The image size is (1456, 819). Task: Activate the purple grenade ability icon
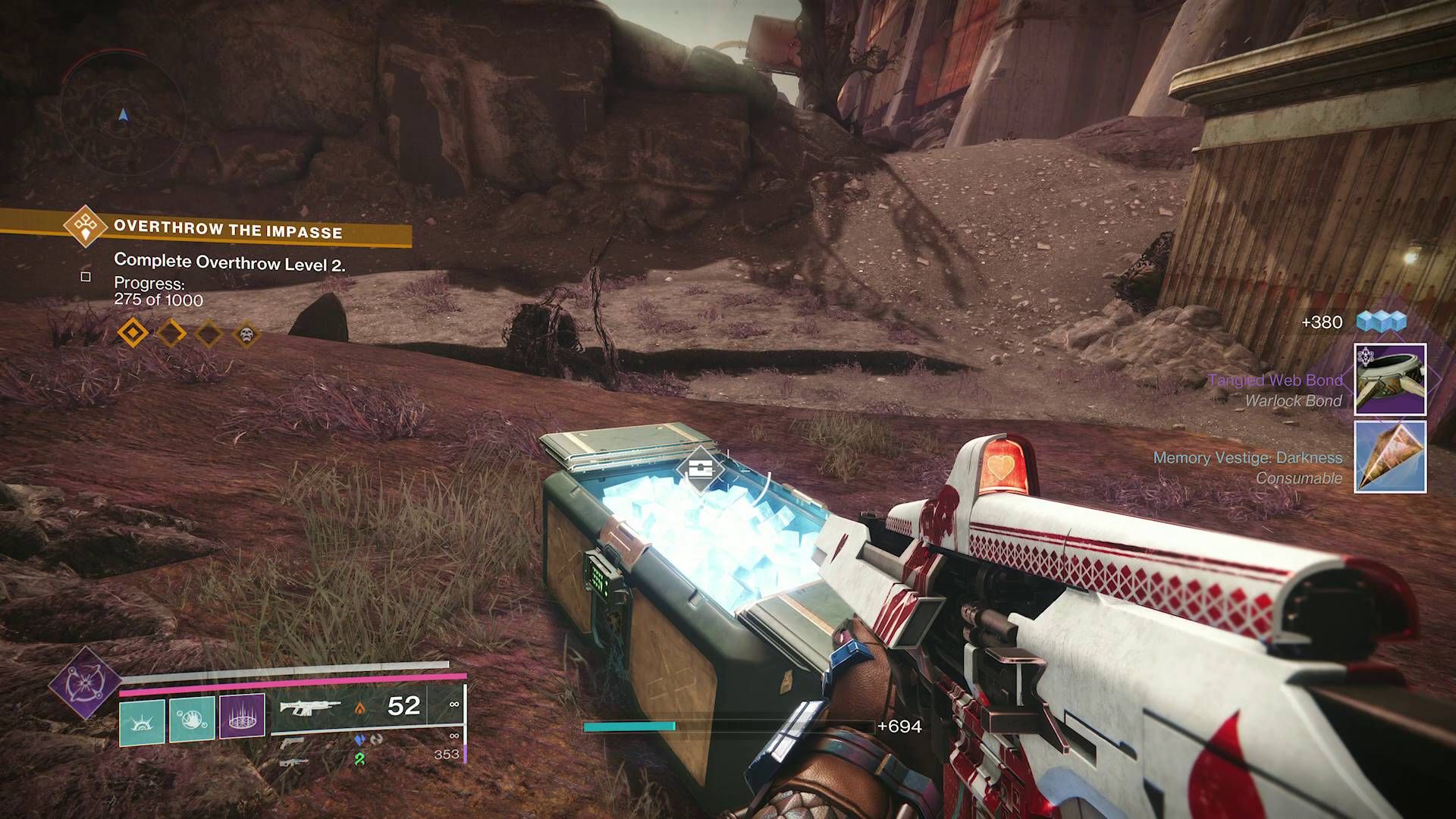[242, 716]
